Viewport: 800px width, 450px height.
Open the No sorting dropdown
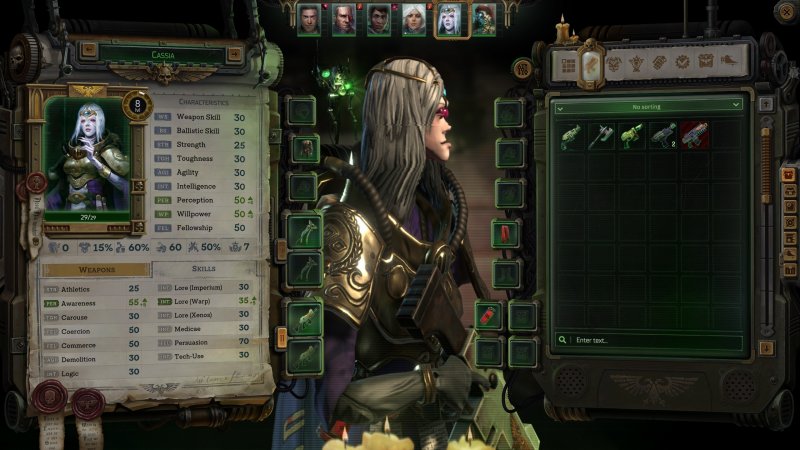(x=649, y=105)
